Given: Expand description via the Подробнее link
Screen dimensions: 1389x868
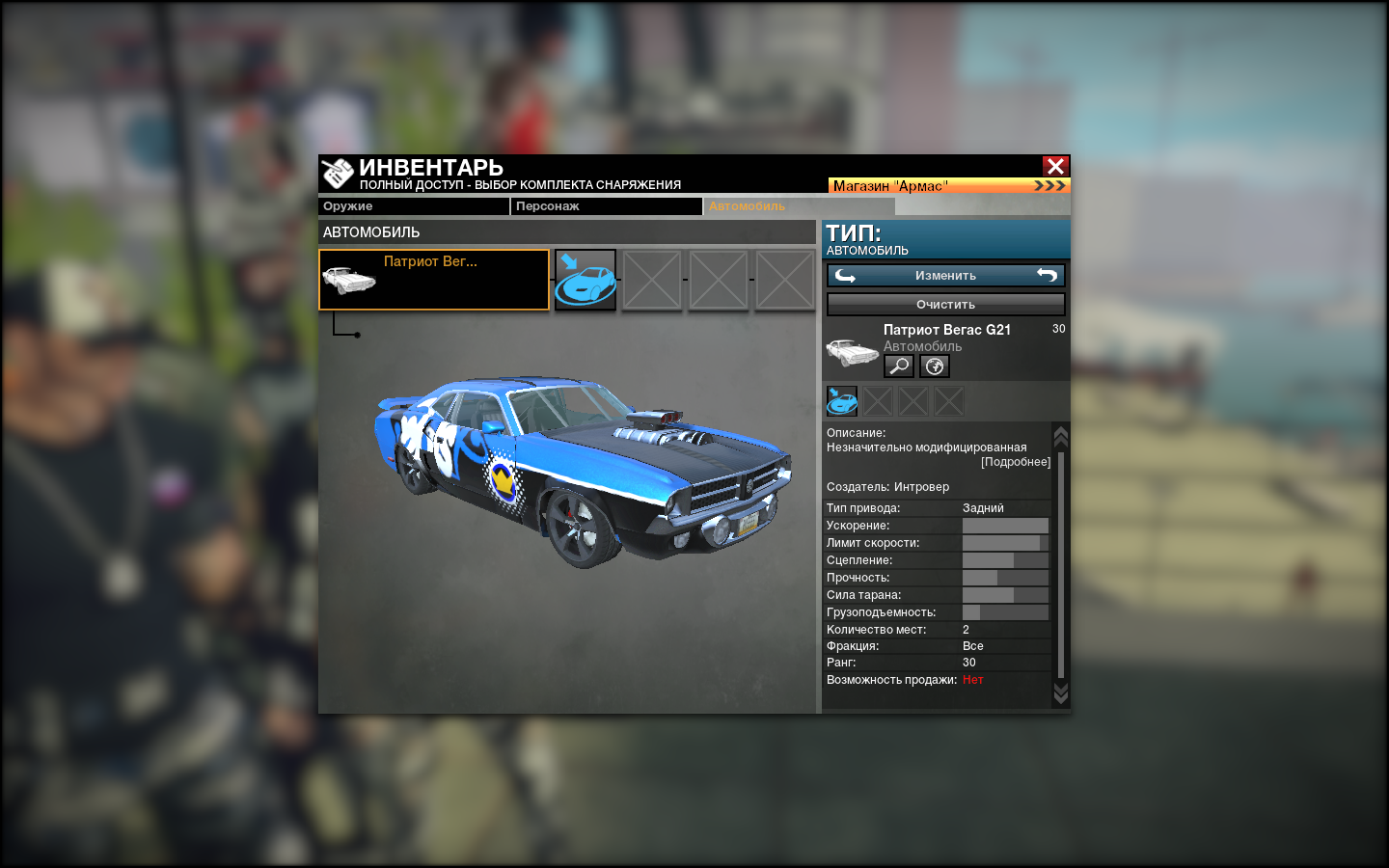Looking at the screenshot, I should coord(1016,462).
